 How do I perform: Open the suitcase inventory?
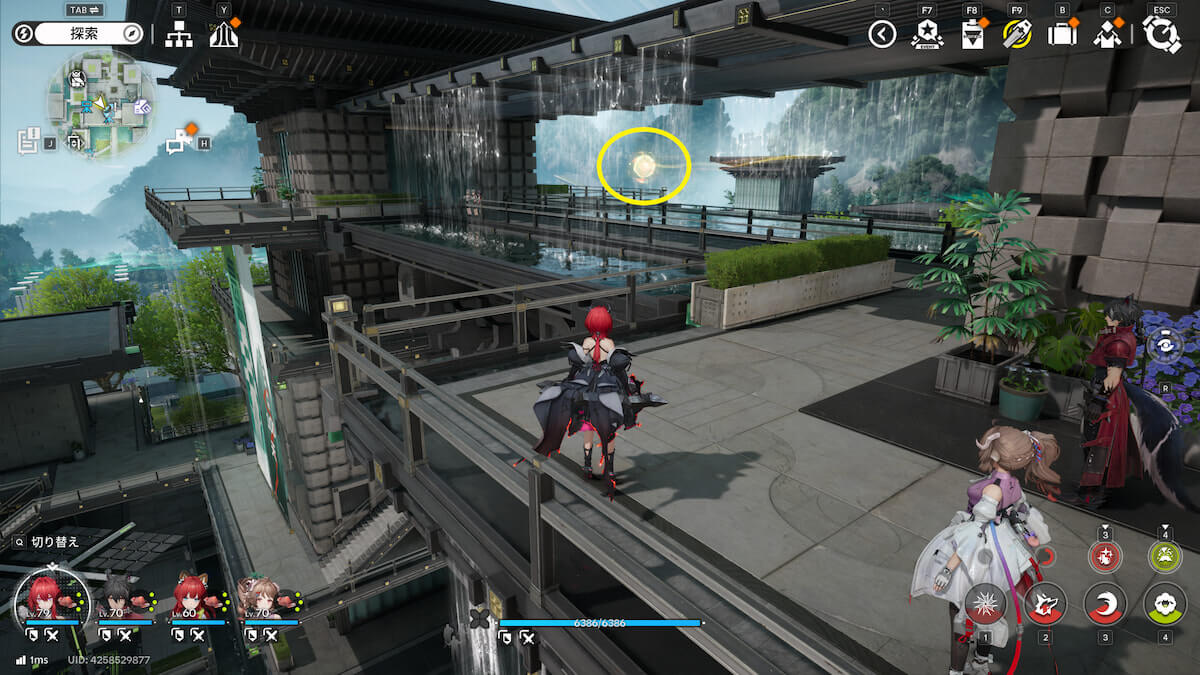tap(1061, 35)
